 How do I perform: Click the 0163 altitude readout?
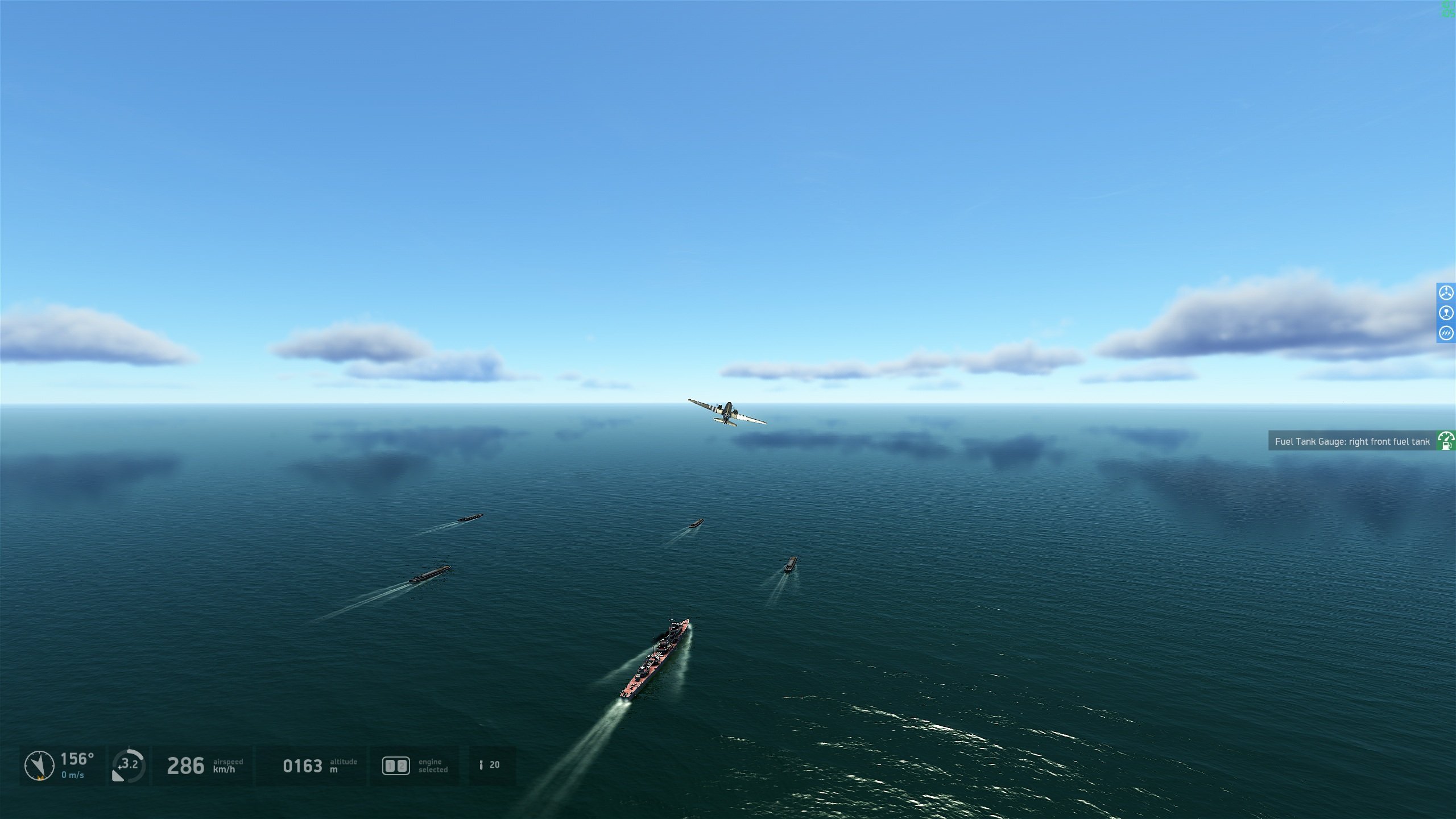(303, 765)
